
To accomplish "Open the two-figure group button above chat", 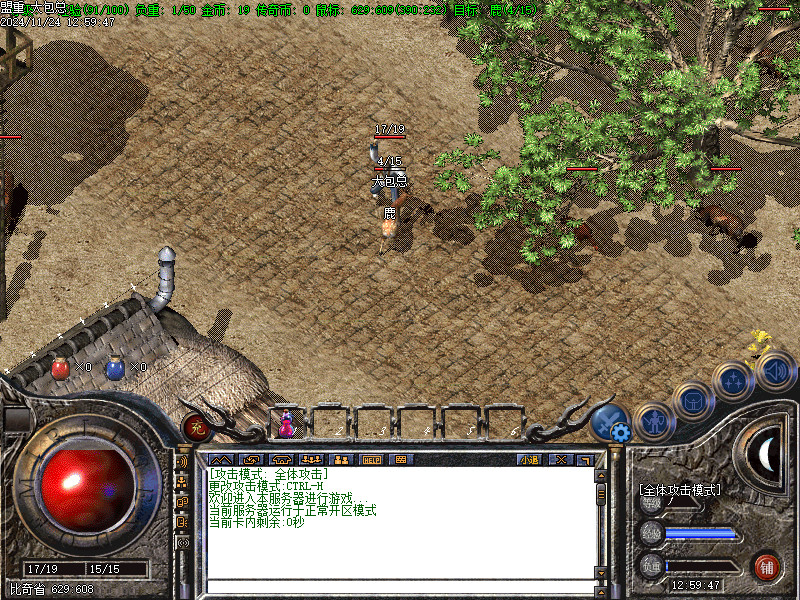I will point(341,460).
